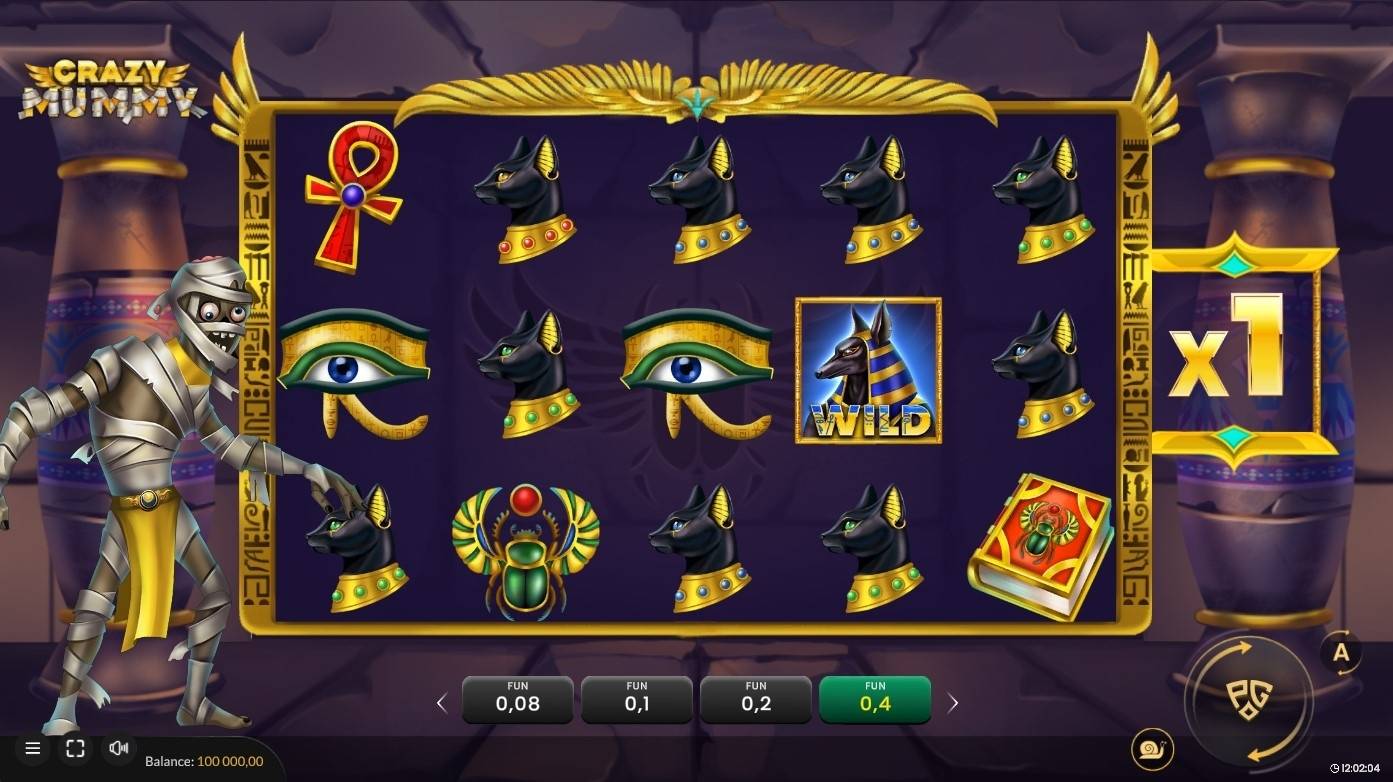Show lower bet values with left arrow

442,703
